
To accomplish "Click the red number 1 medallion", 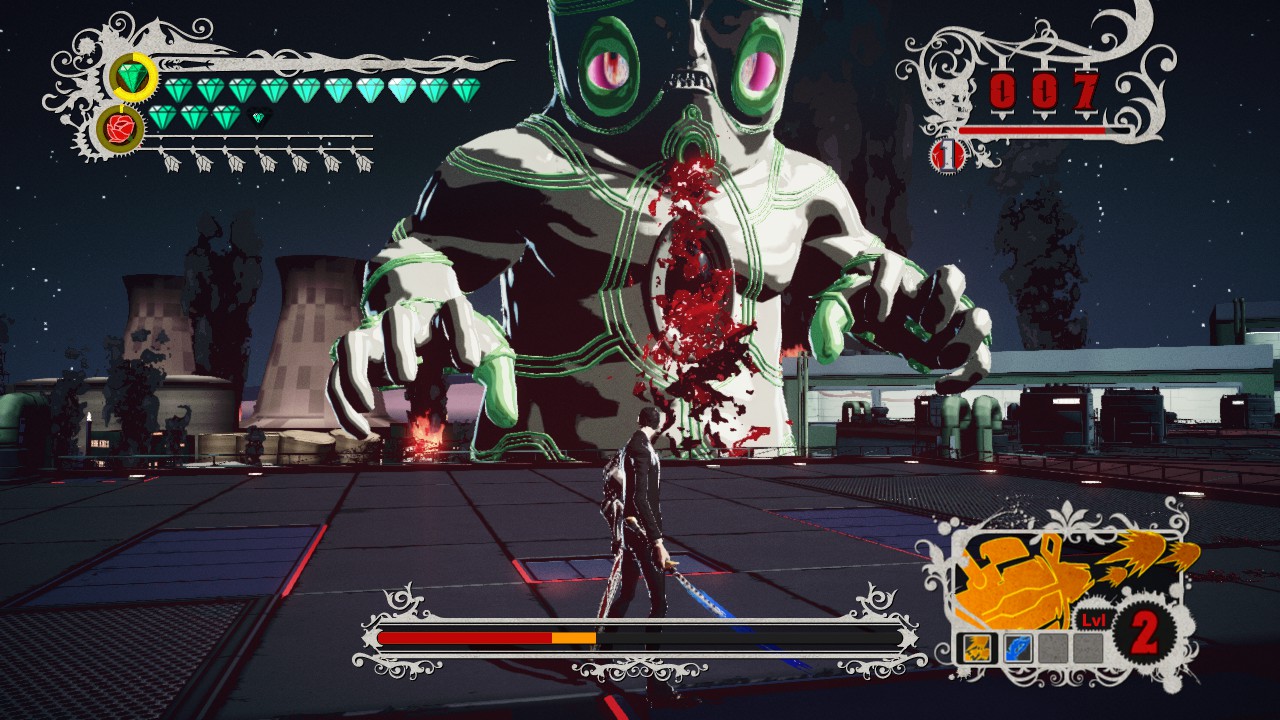I will pos(947,154).
